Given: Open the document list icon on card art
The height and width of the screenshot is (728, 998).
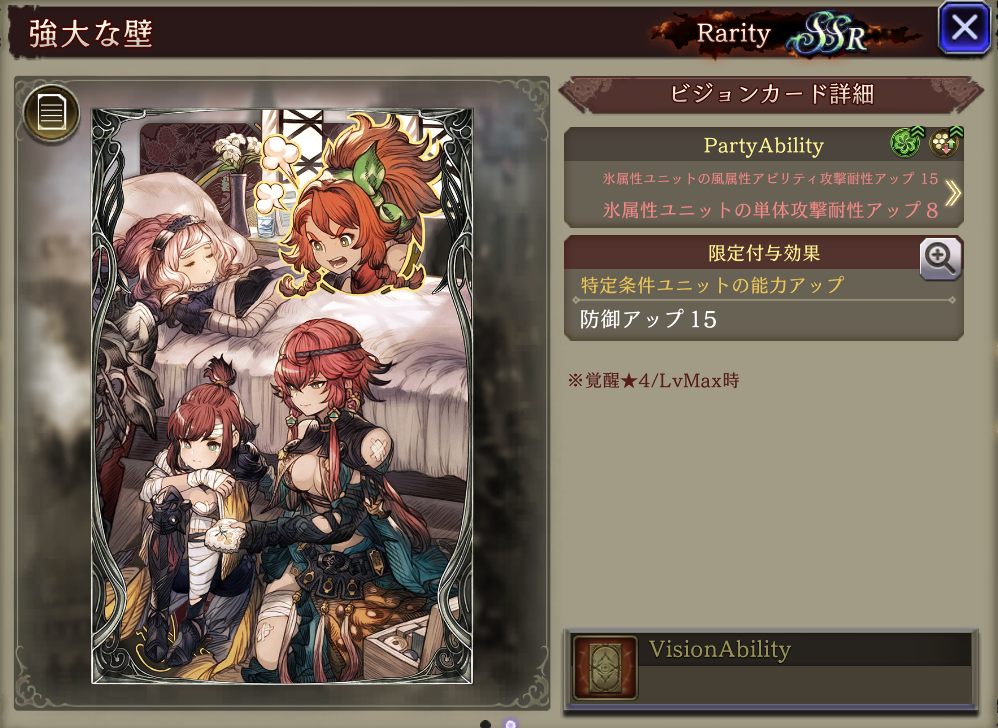Looking at the screenshot, I should click(51, 112).
